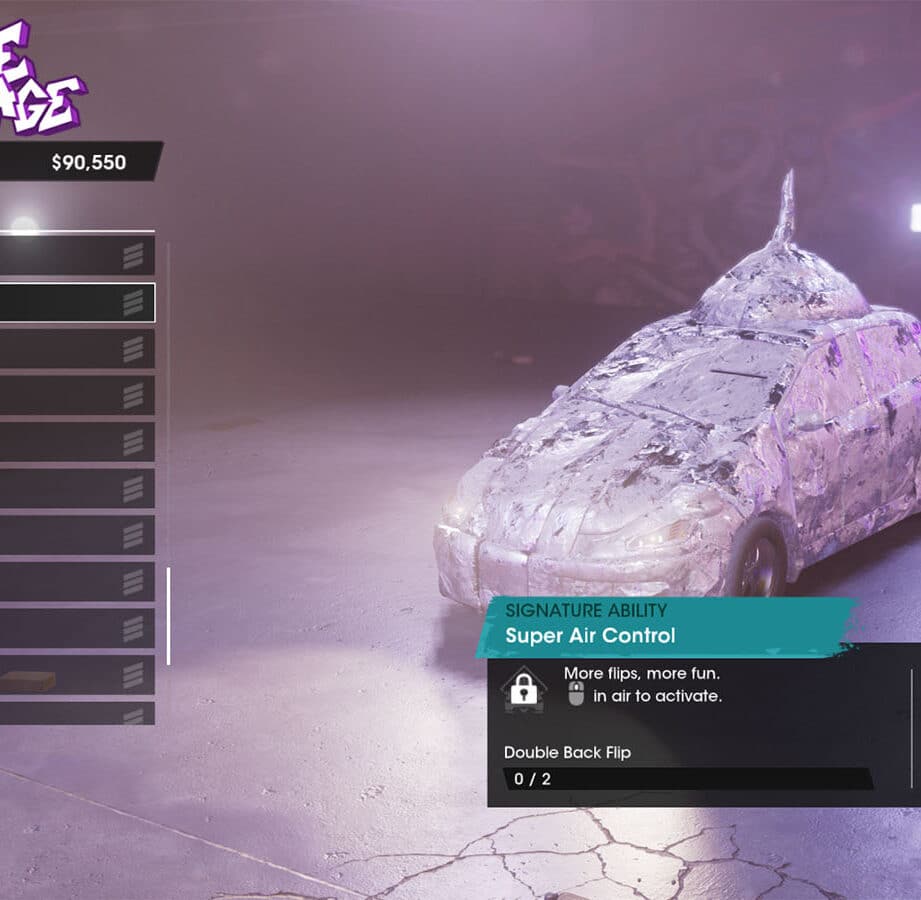Open the Super Air Control signature ability
The height and width of the screenshot is (900, 921).
coord(590,635)
